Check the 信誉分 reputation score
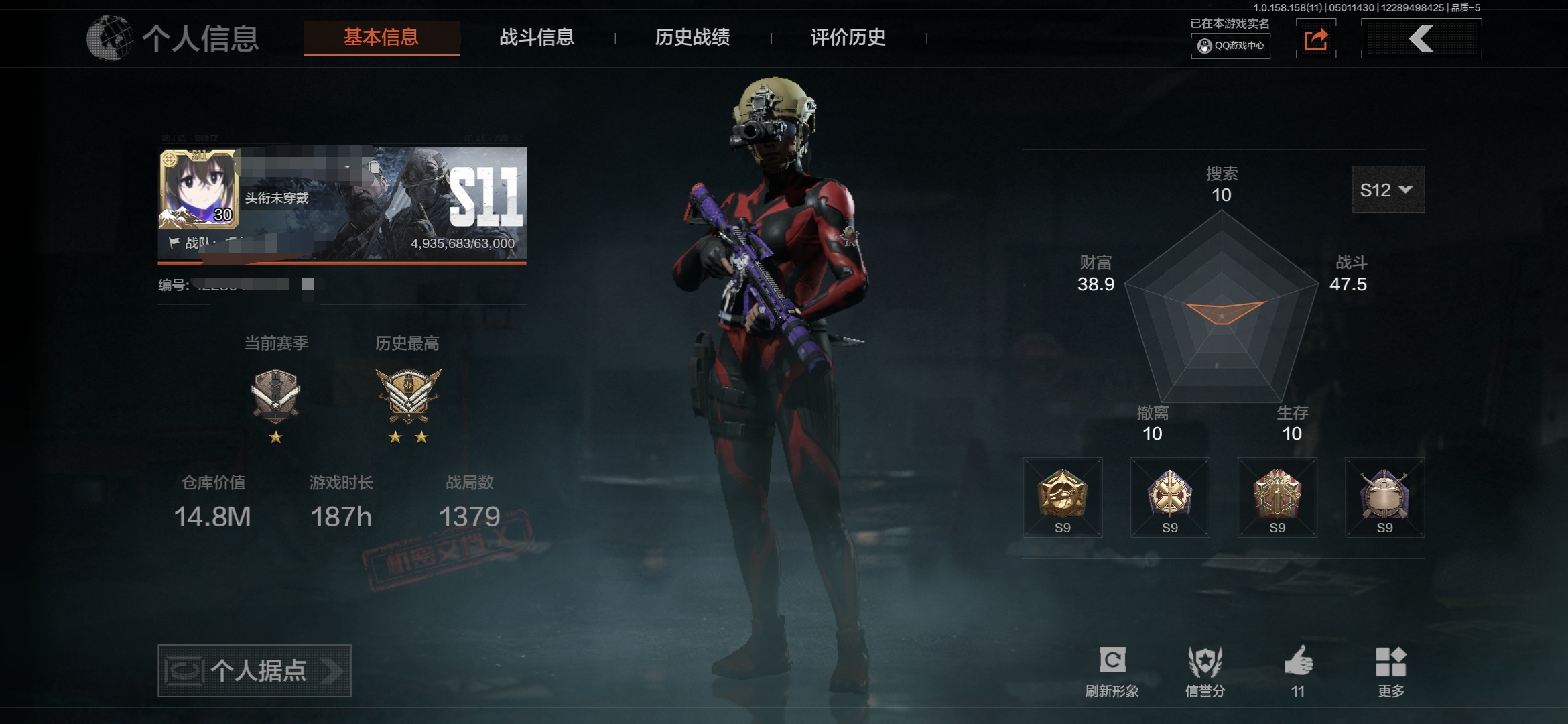The width and height of the screenshot is (1568, 724). click(1205, 670)
